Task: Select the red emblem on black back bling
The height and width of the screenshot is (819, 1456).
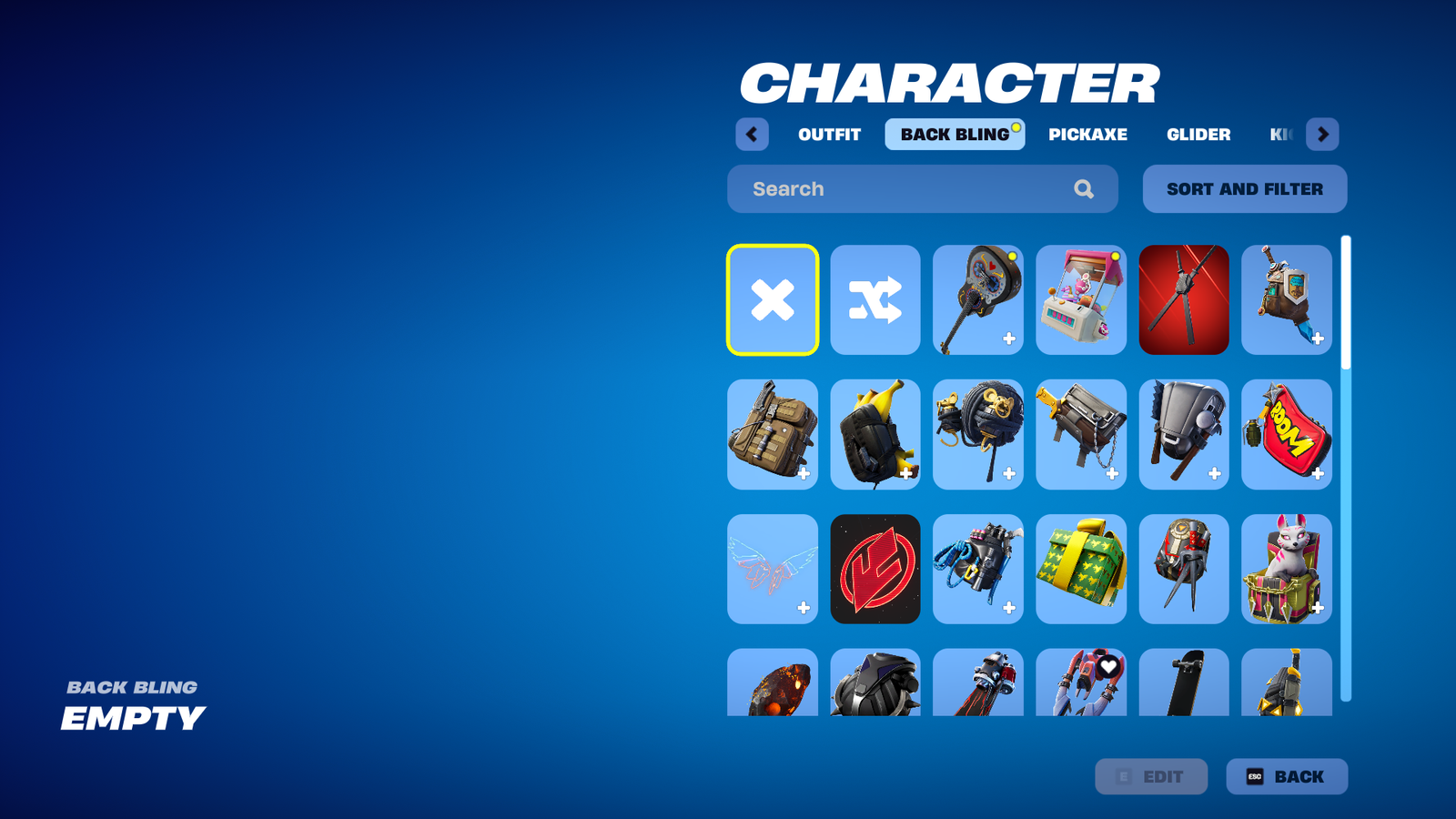Action: click(x=875, y=570)
